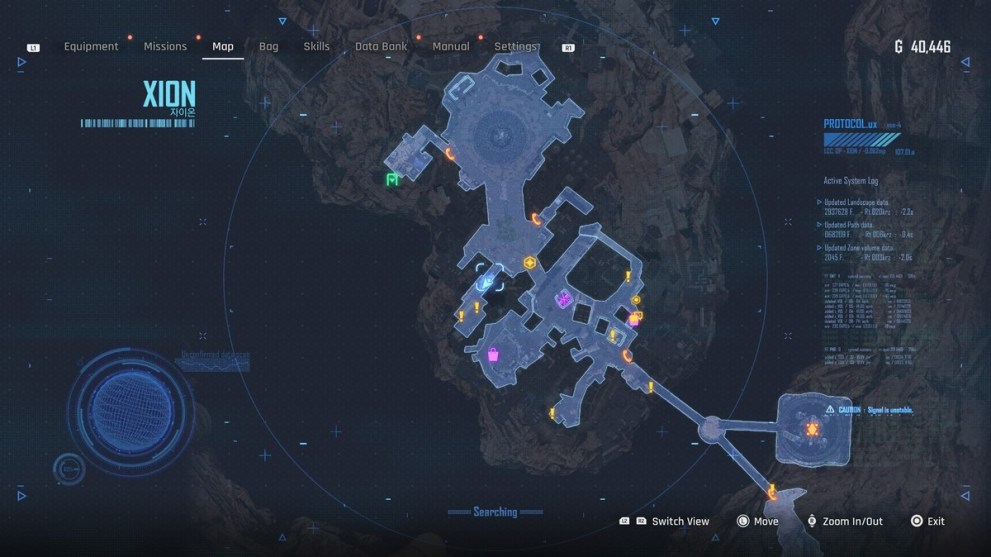This screenshot has height=557, width=991.
Task: Choose the orange marker beside the Caution warning
Action: [812, 429]
